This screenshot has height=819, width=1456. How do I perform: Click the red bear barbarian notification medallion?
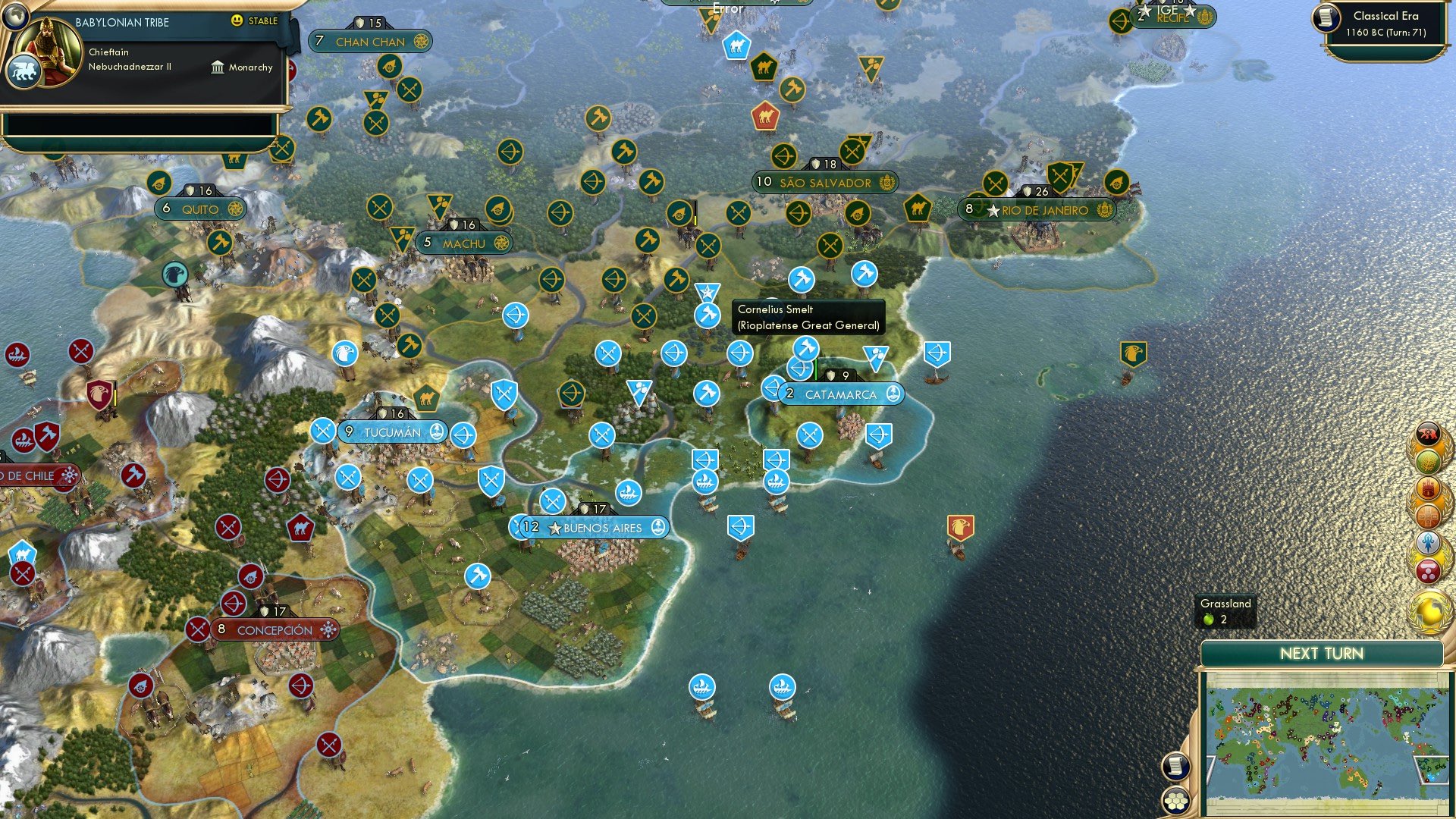coord(1427,432)
